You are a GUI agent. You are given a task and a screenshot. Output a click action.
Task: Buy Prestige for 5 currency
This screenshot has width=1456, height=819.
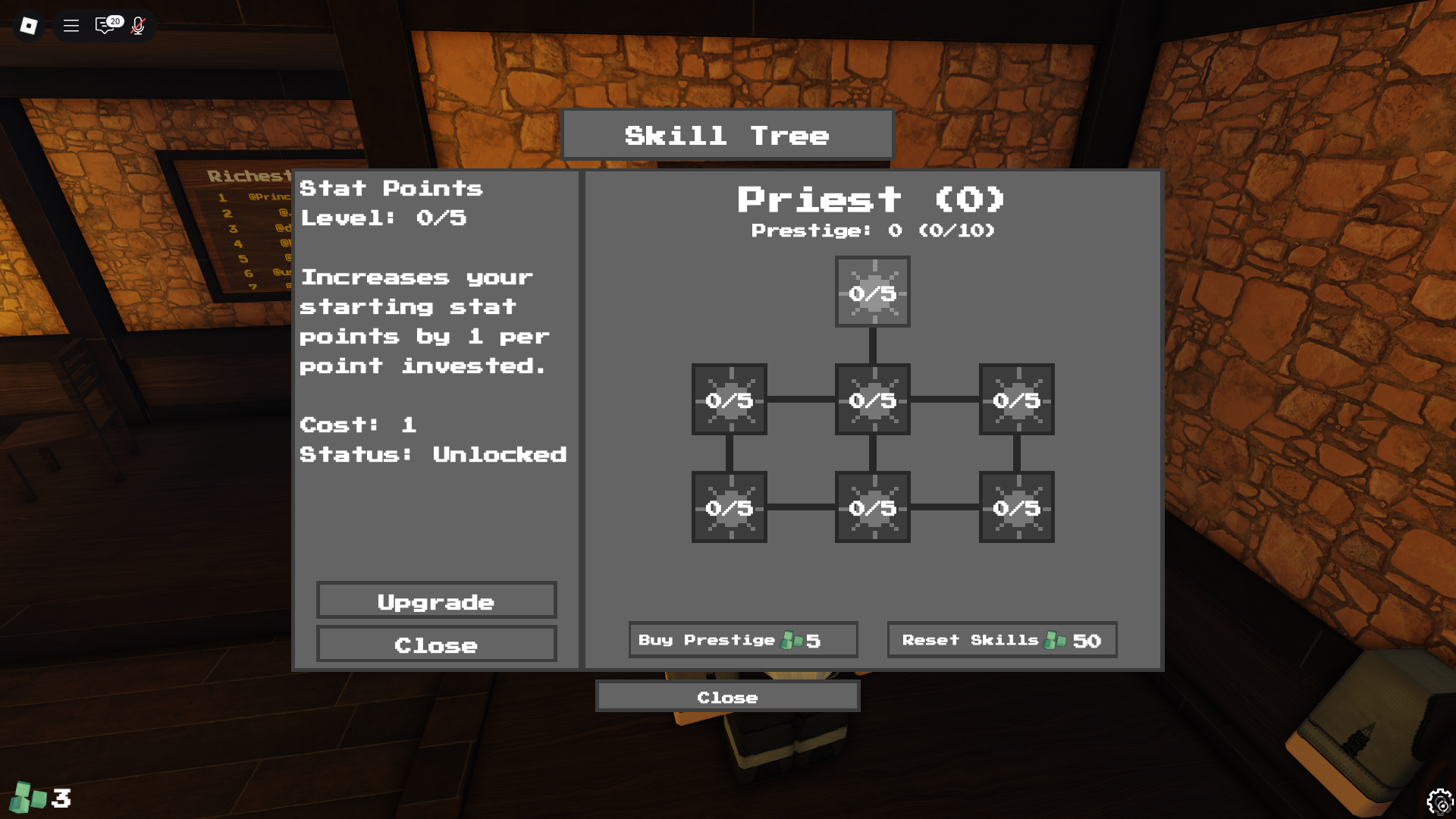point(742,639)
